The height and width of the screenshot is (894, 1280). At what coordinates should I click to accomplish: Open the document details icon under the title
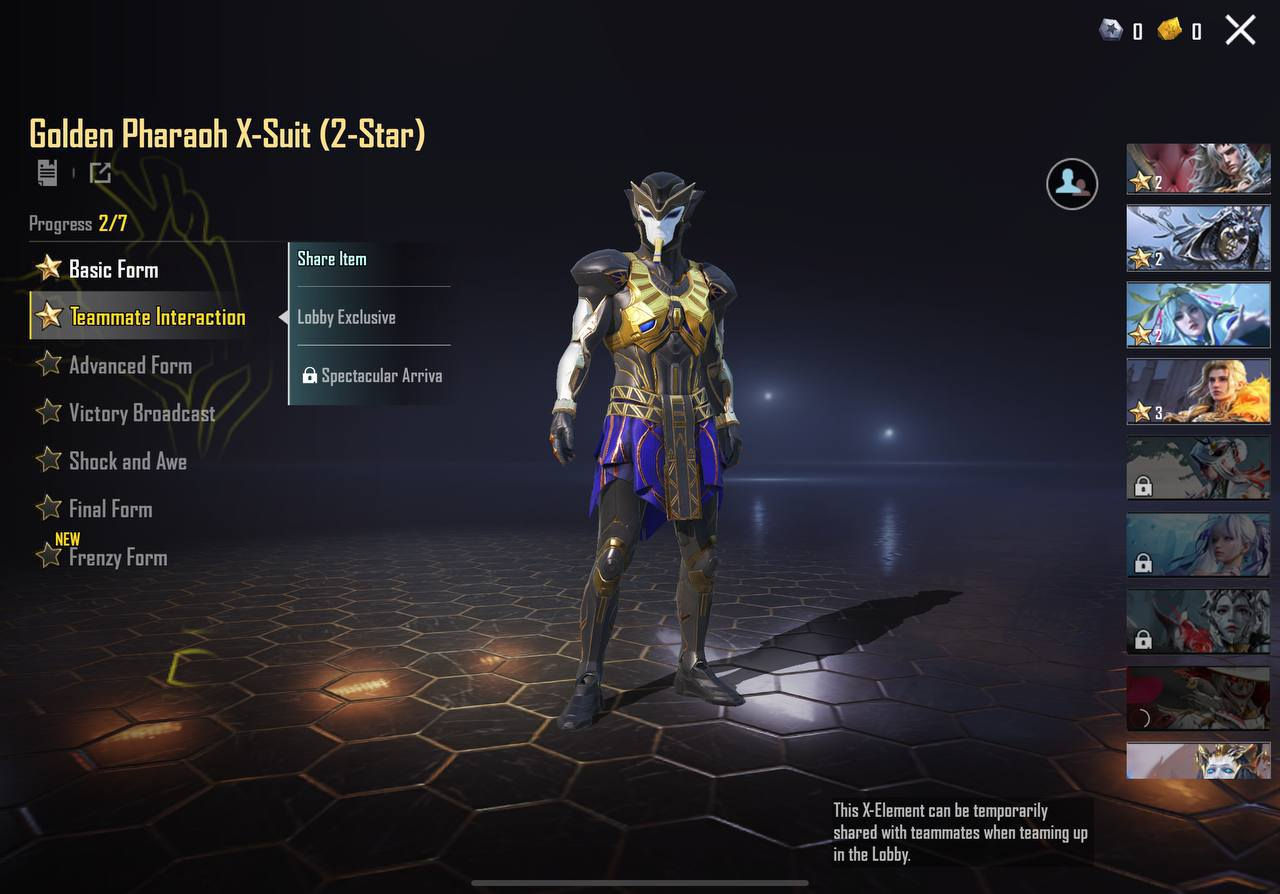pos(47,173)
